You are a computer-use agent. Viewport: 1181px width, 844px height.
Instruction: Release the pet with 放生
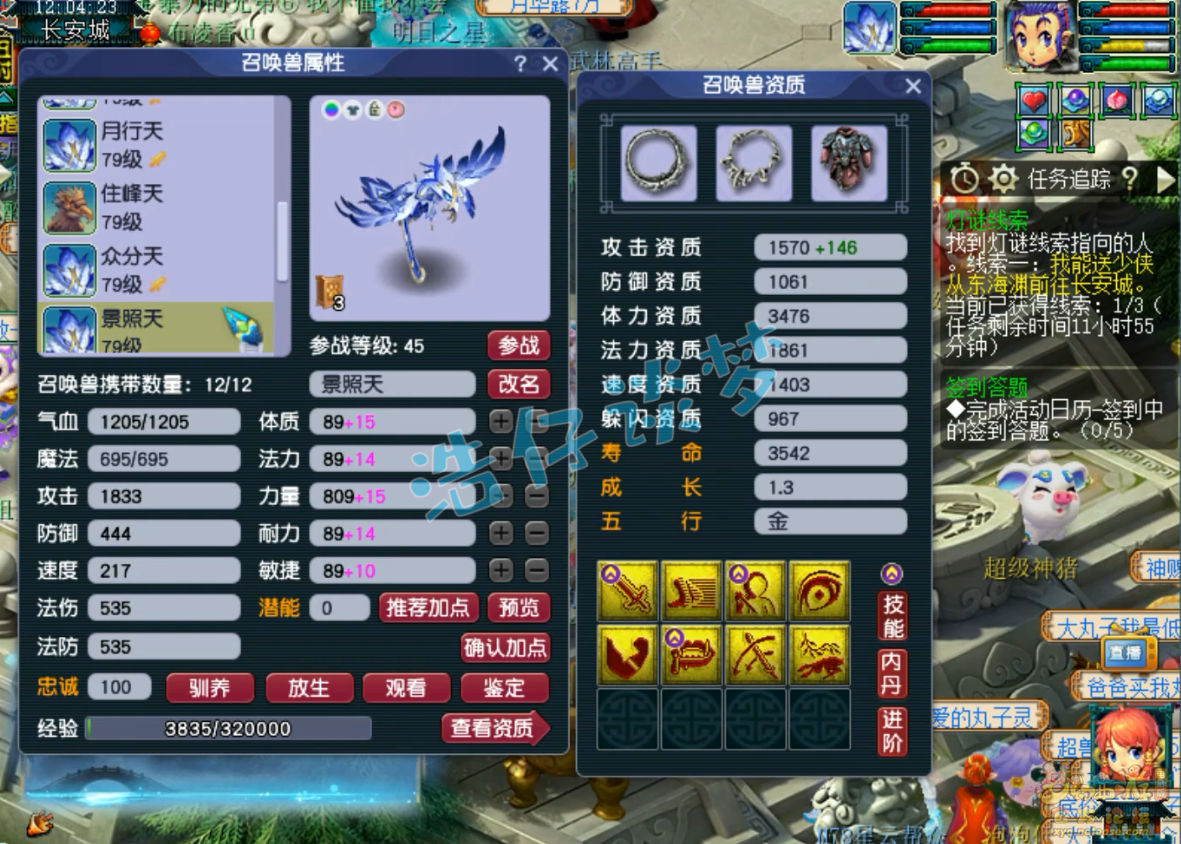pos(309,688)
